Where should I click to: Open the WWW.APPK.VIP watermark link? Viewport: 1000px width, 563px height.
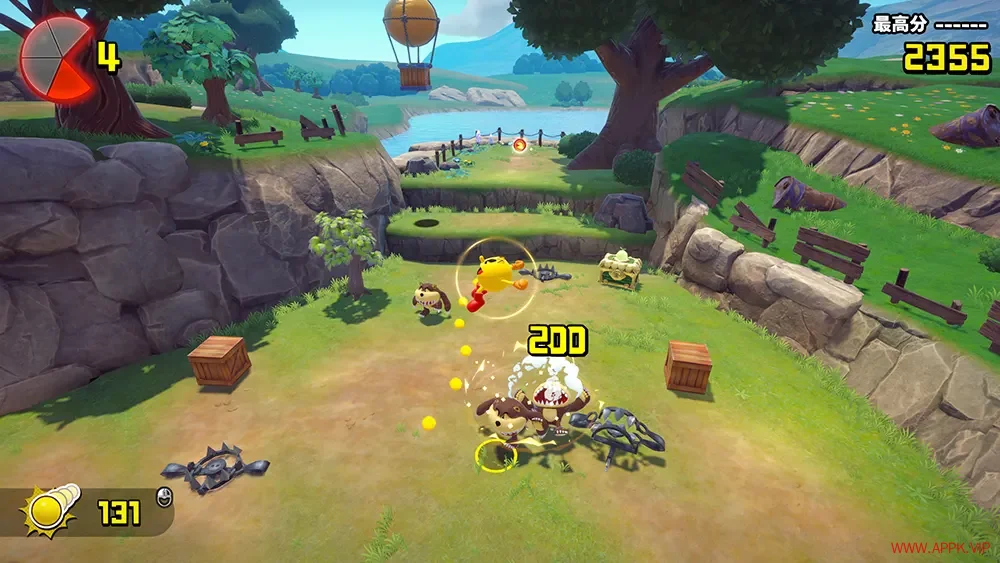point(942,548)
